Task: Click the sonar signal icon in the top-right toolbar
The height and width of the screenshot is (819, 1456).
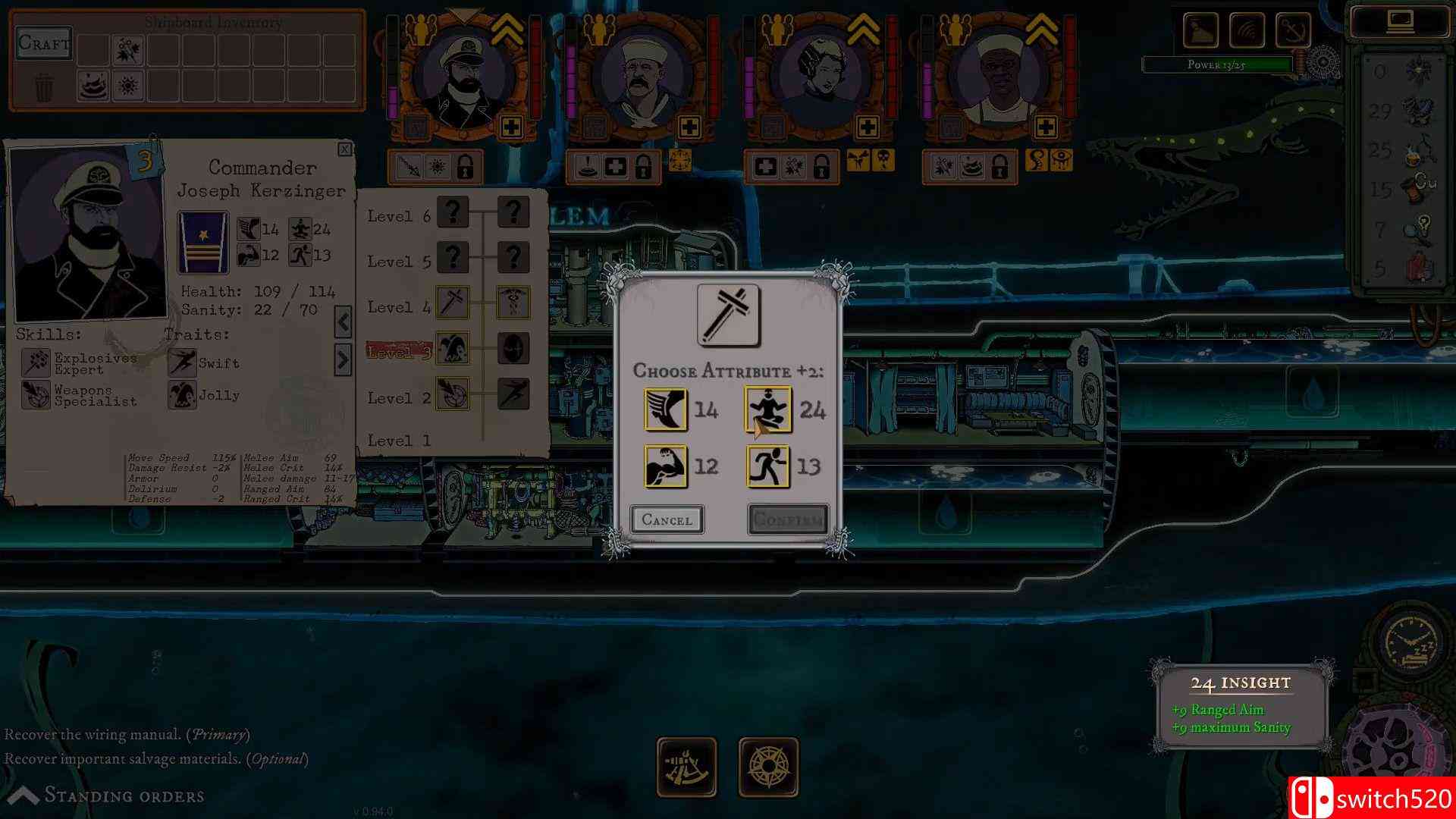Action: point(1247,30)
